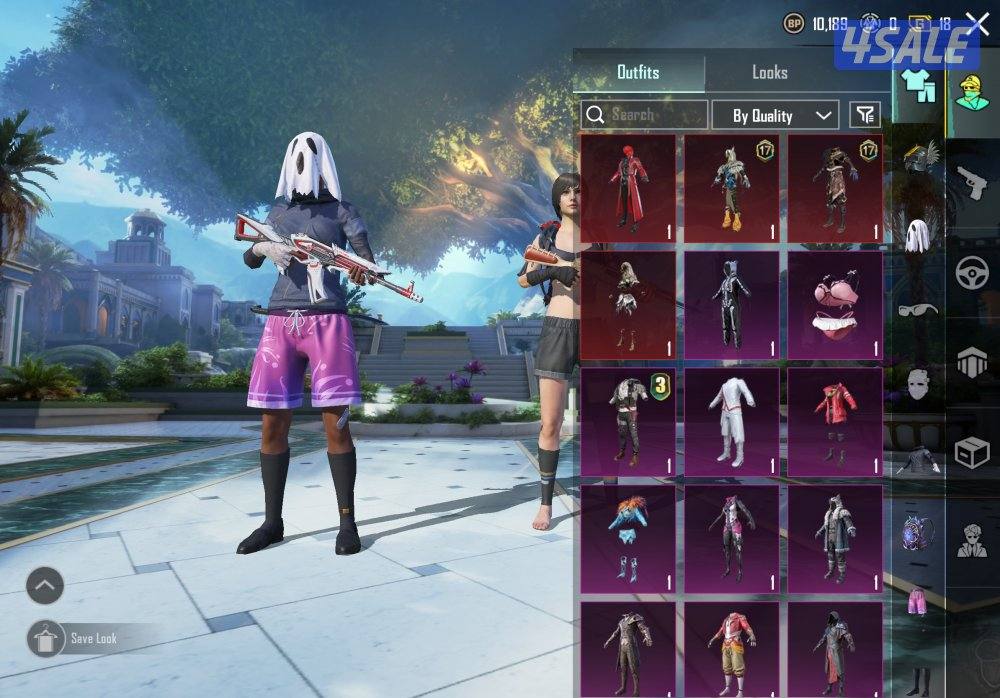Screen dimensions: 1000x698
Task: Click the outfit Search field
Action: pos(645,115)
